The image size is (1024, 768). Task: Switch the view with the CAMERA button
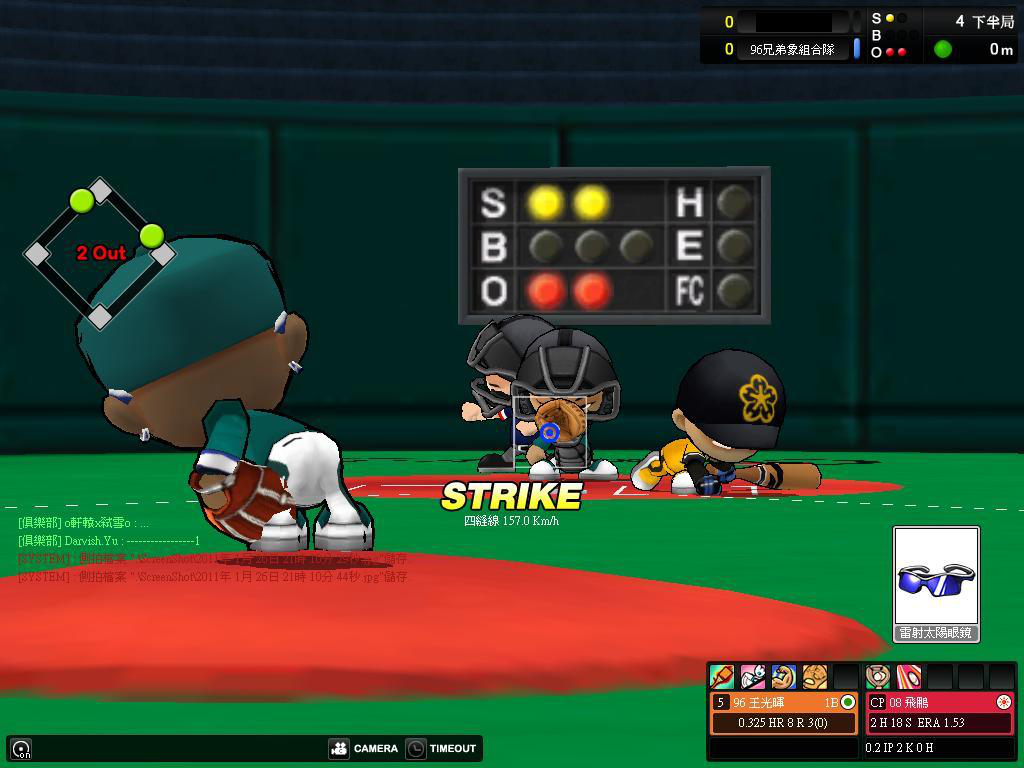363,748
